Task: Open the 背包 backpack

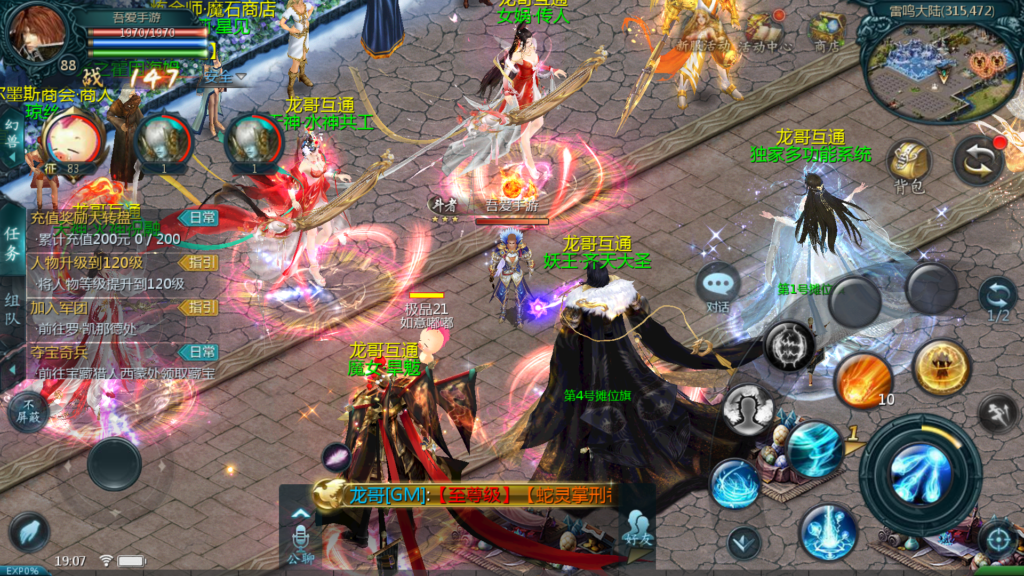Action: tap(908, 164)
